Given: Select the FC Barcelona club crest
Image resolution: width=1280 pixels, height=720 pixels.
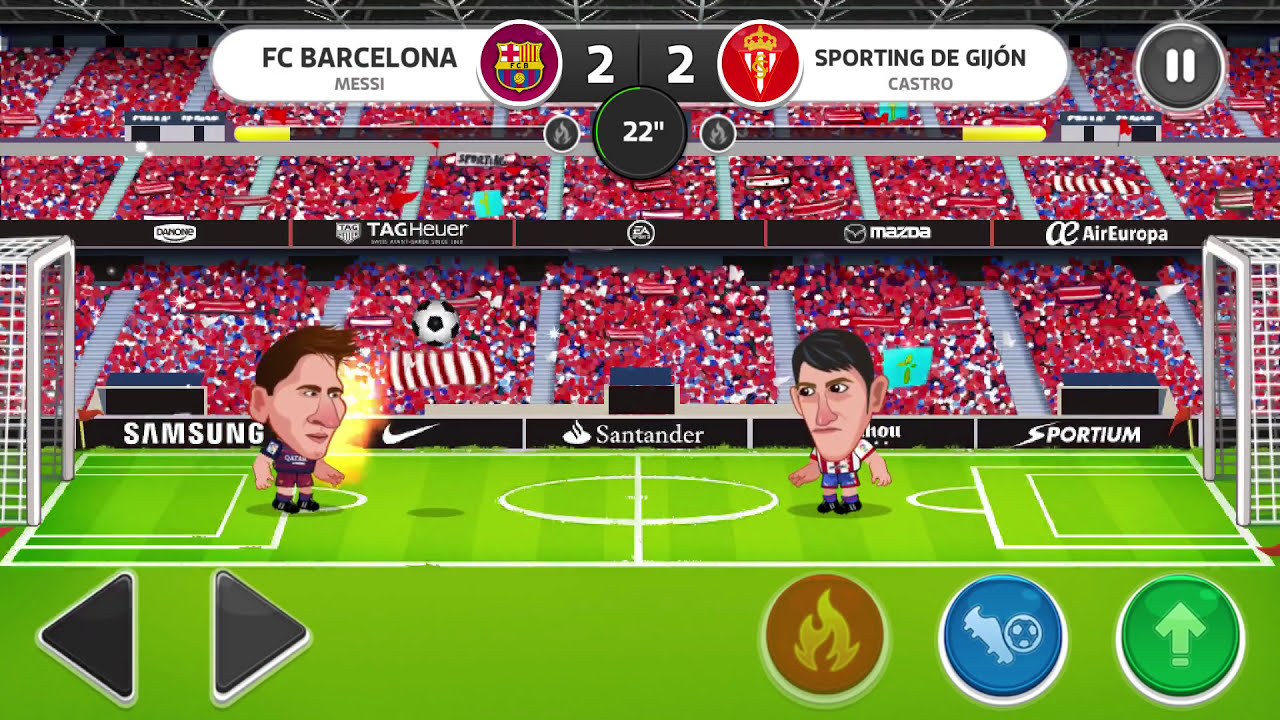Looking at the screenshot, I should click(x=519, y=62).
